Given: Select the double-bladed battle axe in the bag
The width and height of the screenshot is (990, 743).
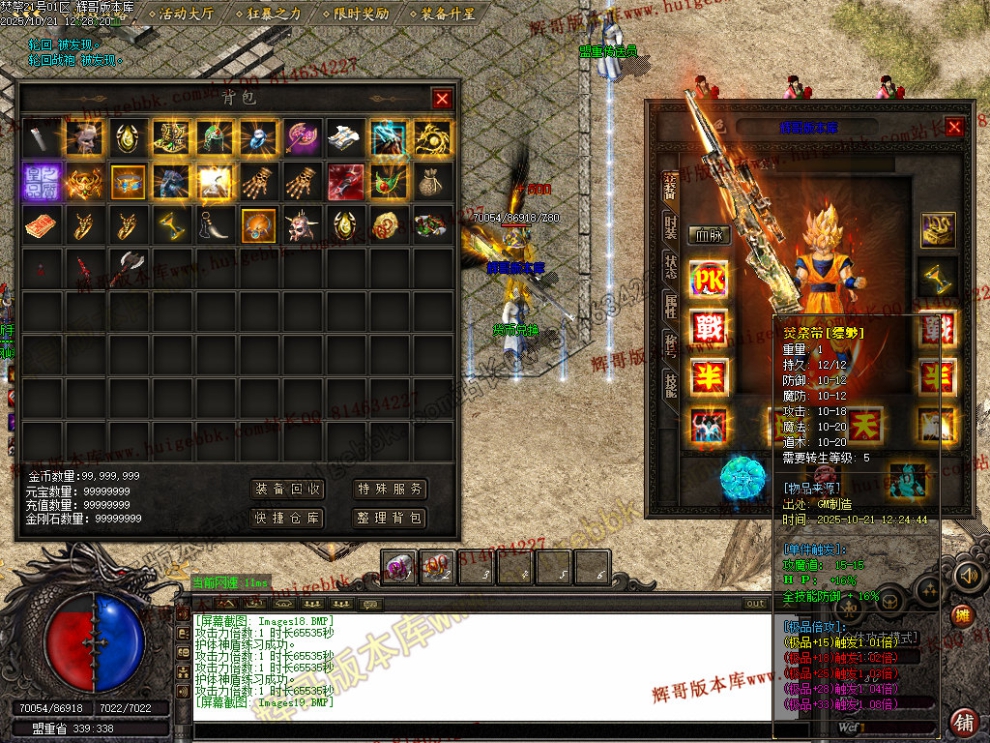Looking at the screenshot, I should coord(129,267).
